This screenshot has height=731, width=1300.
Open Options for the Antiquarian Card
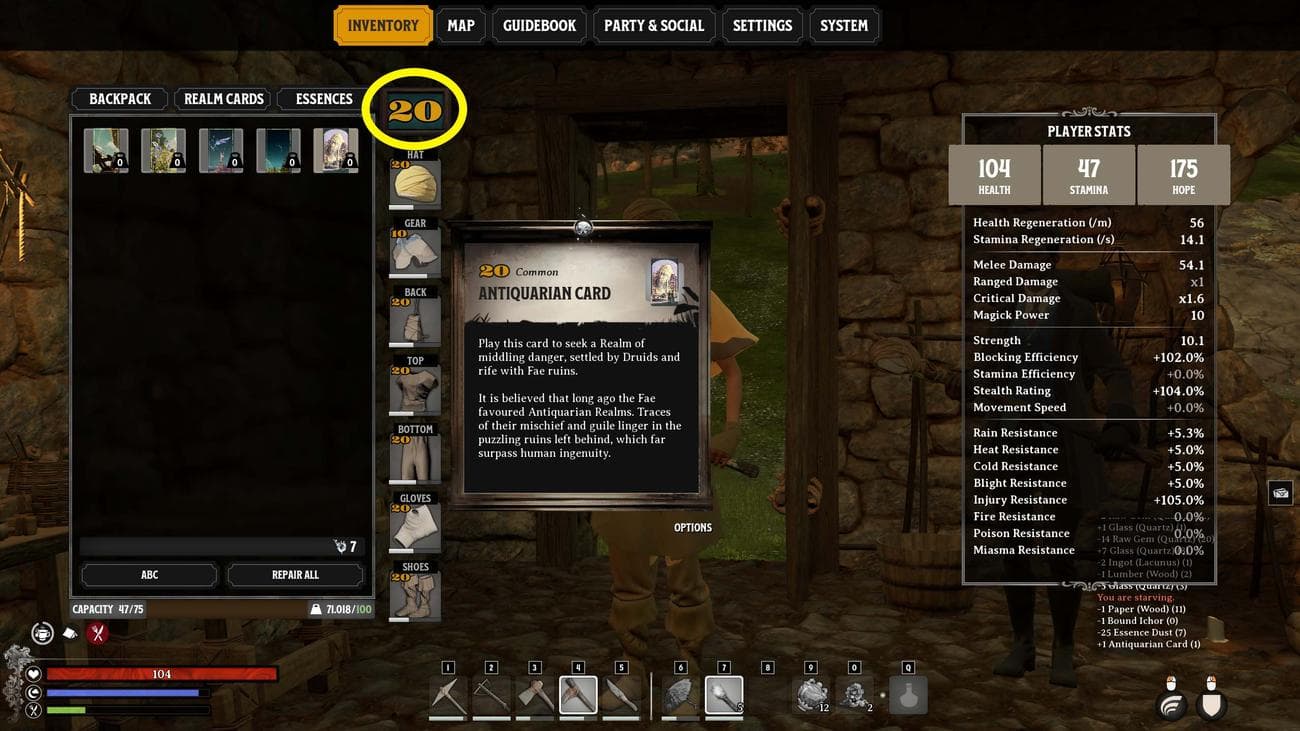693,528
